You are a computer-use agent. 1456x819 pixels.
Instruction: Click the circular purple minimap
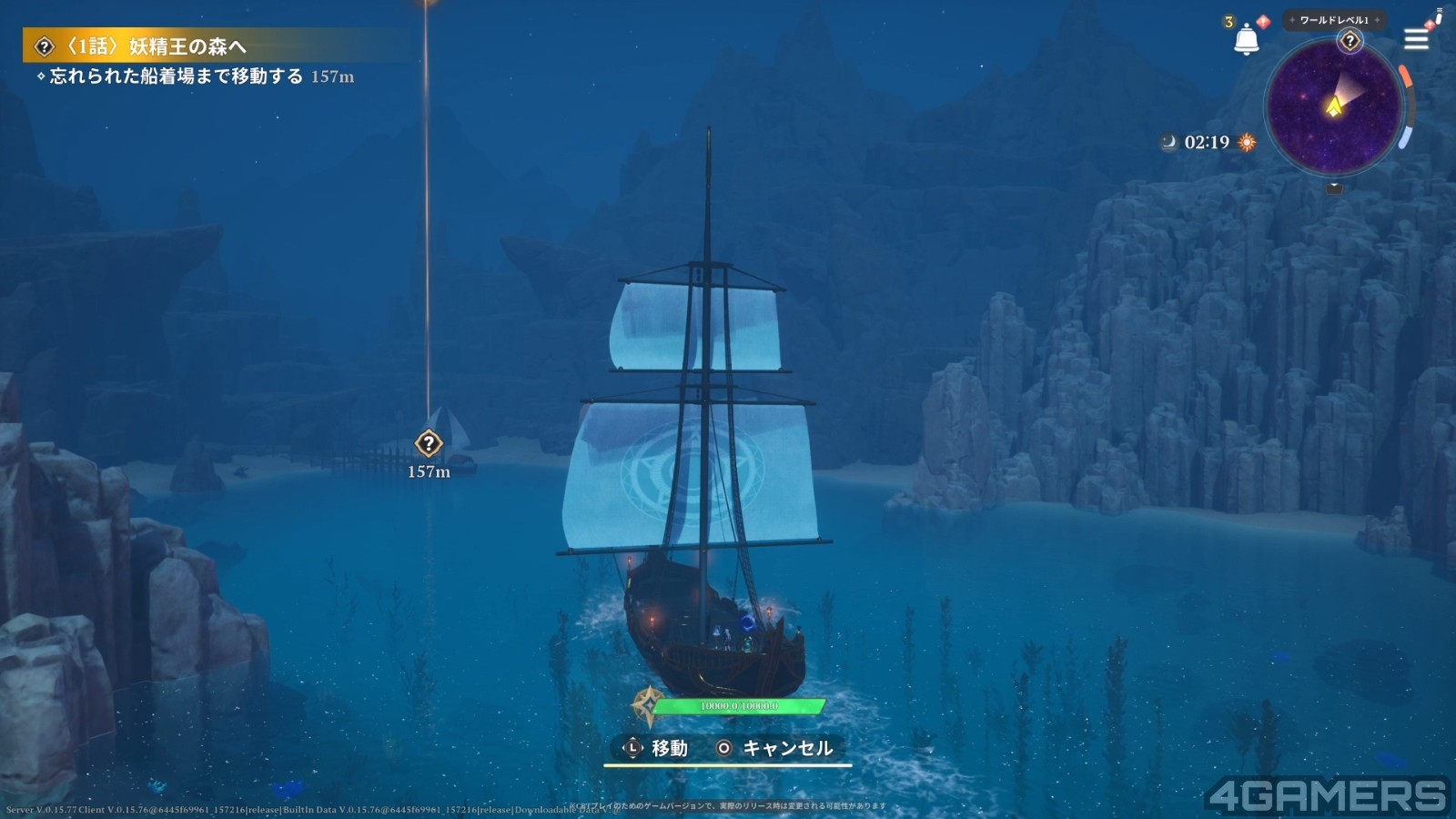(x=1333, y=107)
